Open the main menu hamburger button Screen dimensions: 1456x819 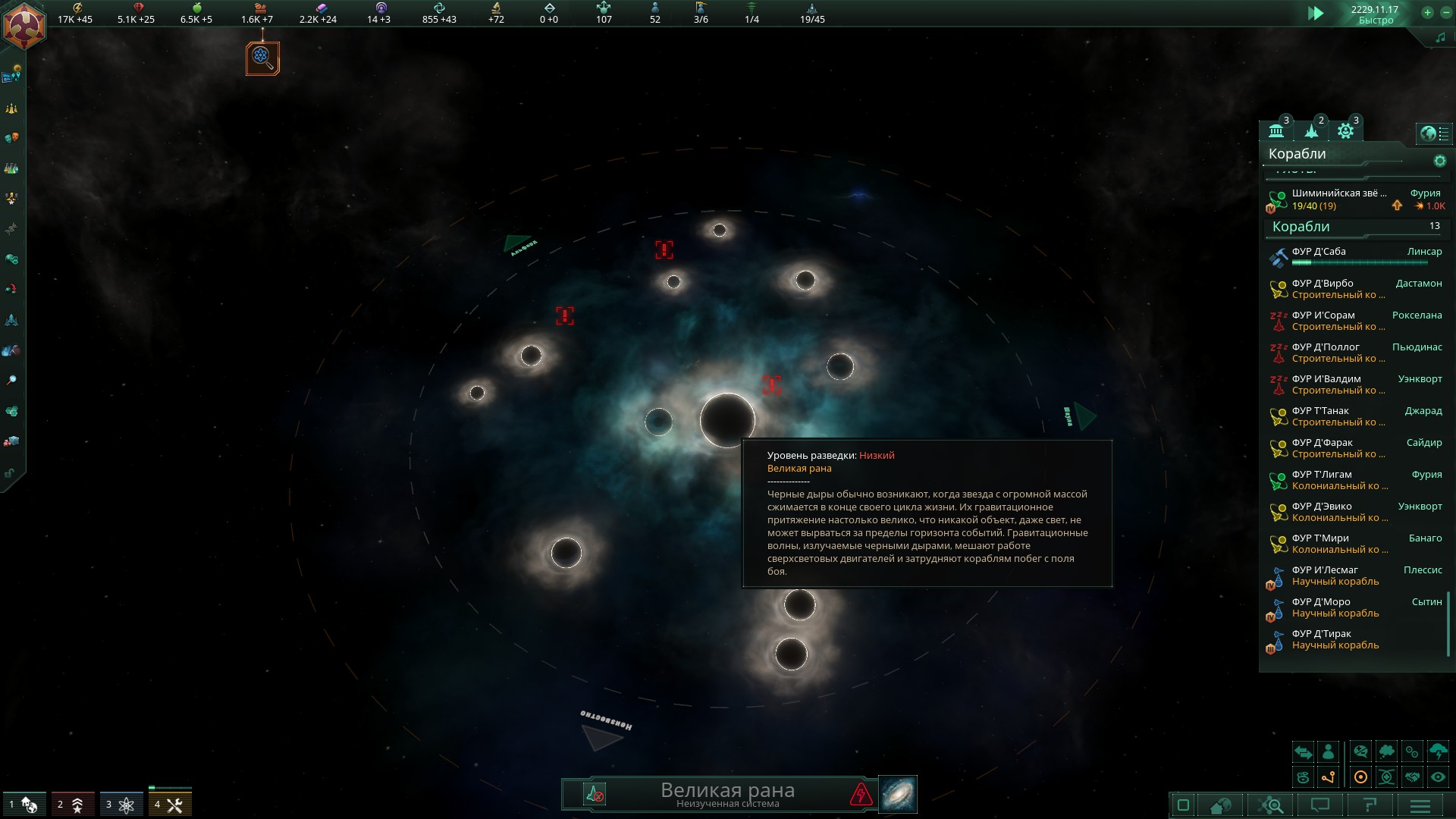tap(1420, 805)
